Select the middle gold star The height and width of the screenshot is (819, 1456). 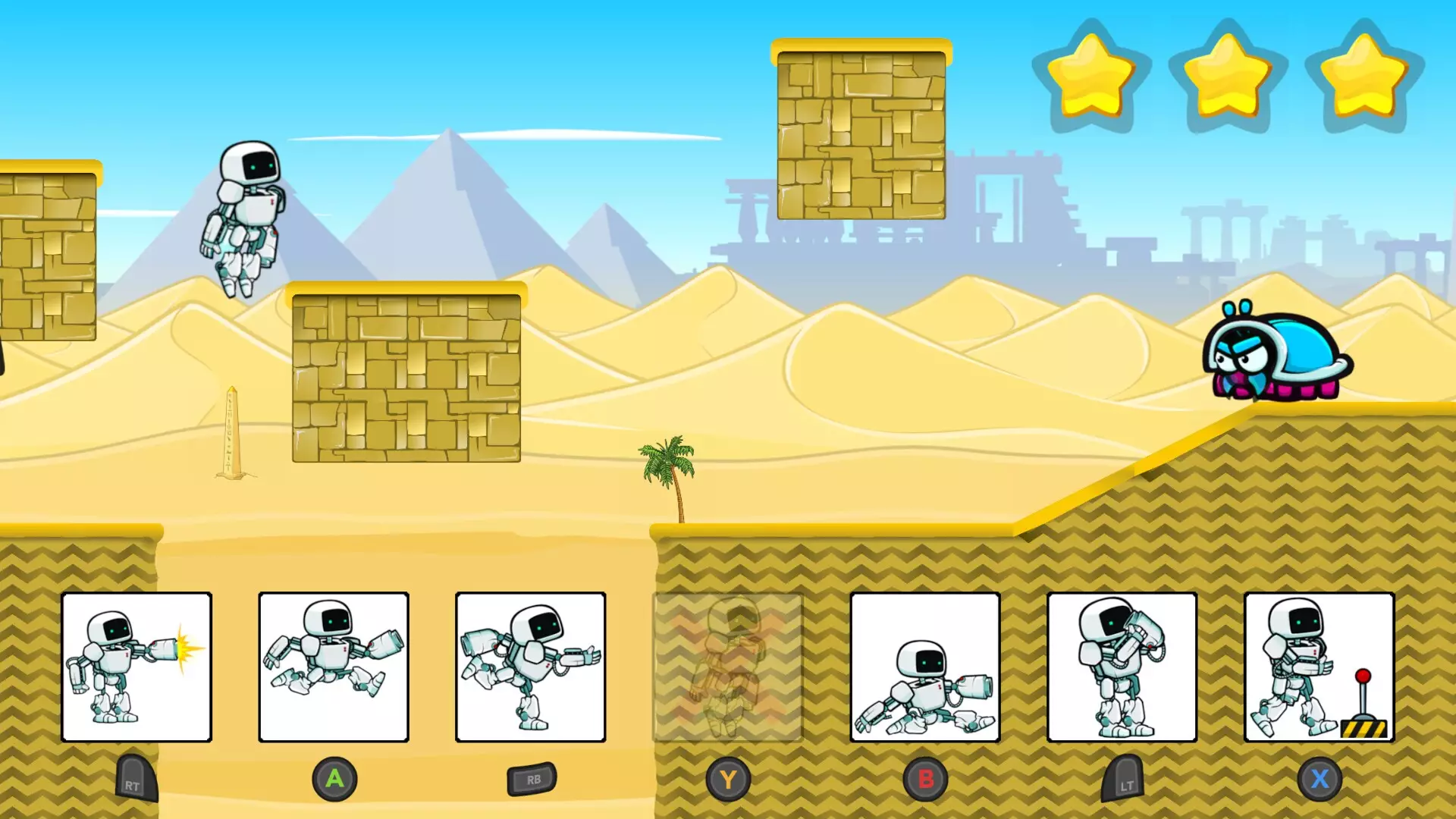[x=1222, y=76]
